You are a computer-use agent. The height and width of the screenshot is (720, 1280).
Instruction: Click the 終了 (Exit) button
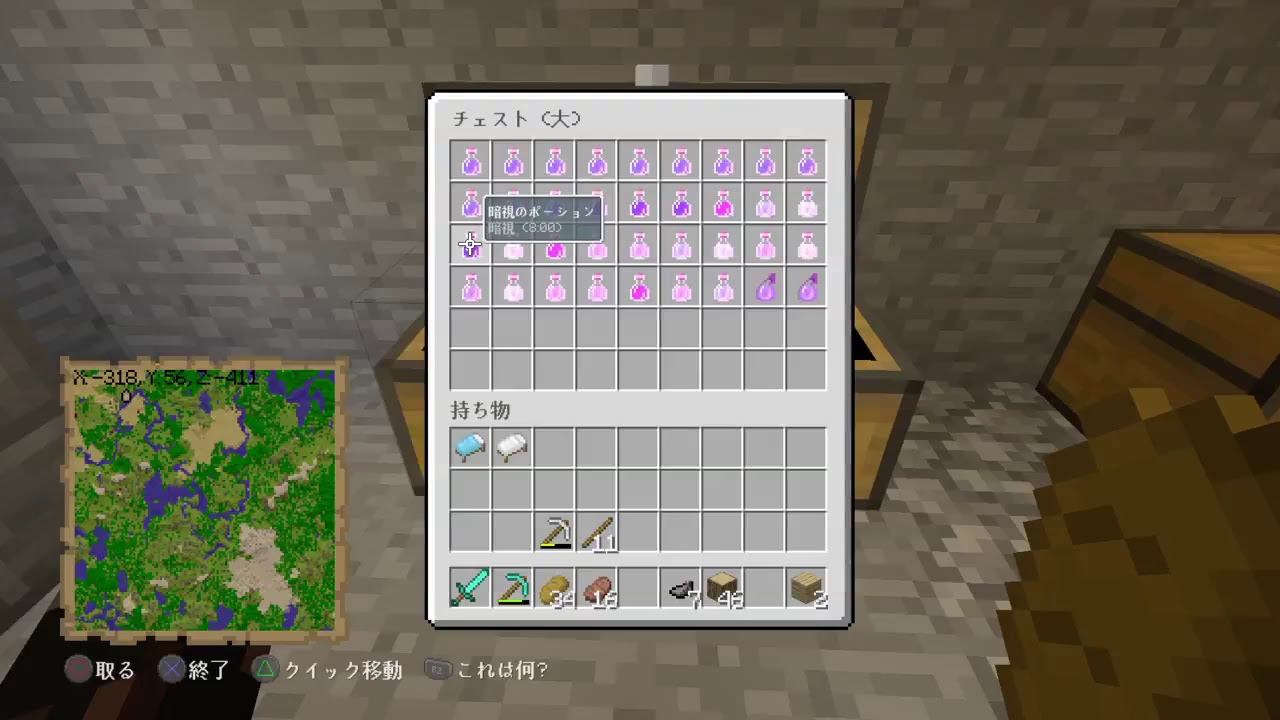coord(208,670)
